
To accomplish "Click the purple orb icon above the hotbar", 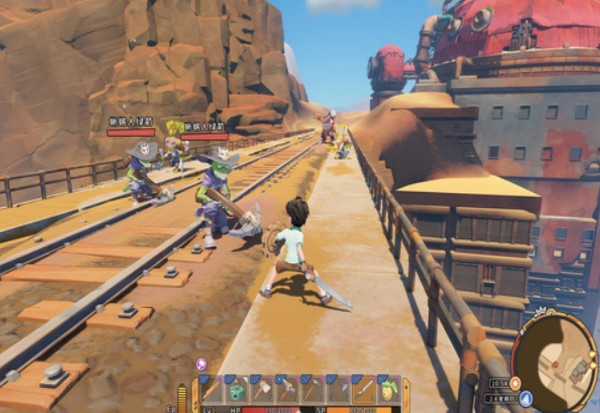I will 201,364.
